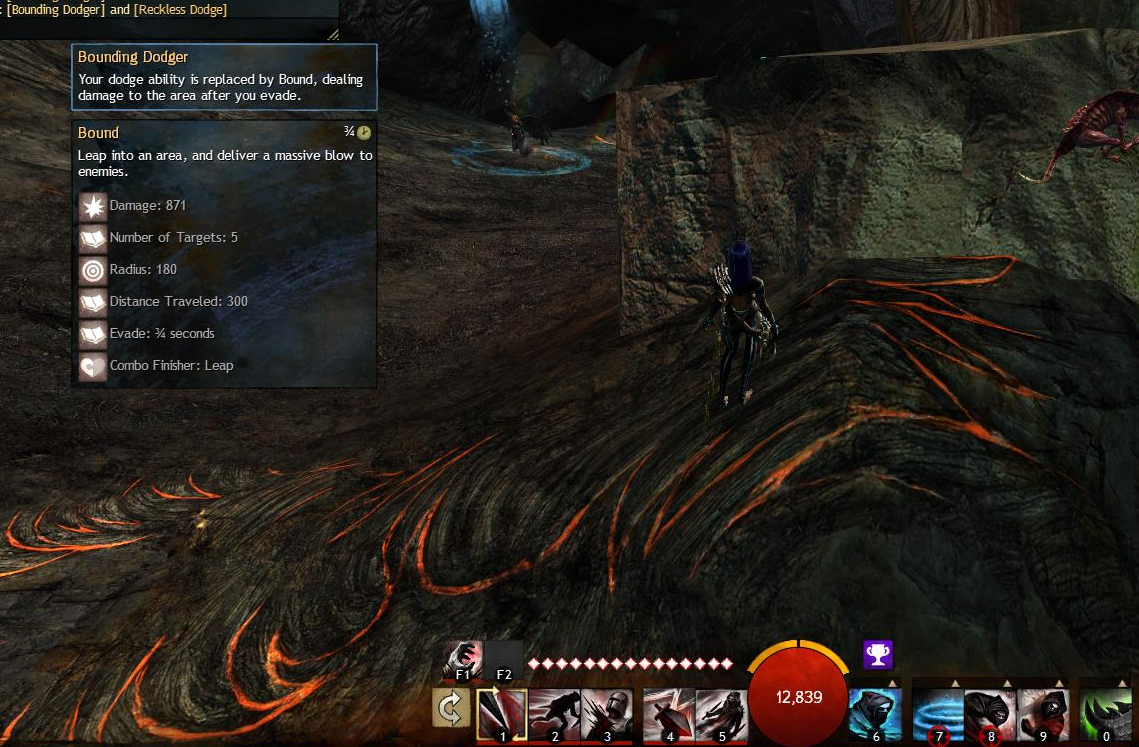Use the hooded healing skill in slot 6

coord(876,713)
